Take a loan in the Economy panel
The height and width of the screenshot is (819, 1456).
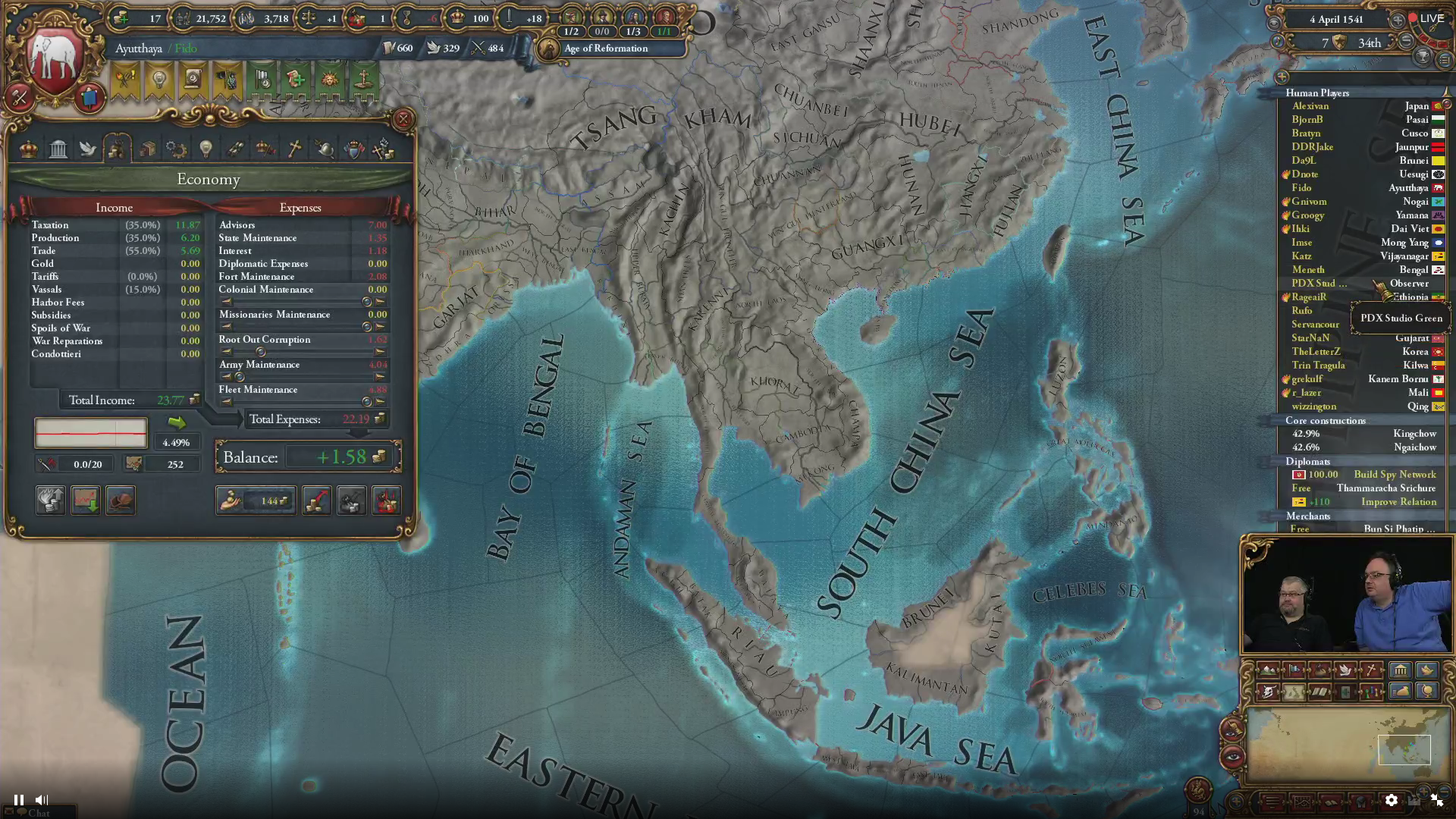316,500
